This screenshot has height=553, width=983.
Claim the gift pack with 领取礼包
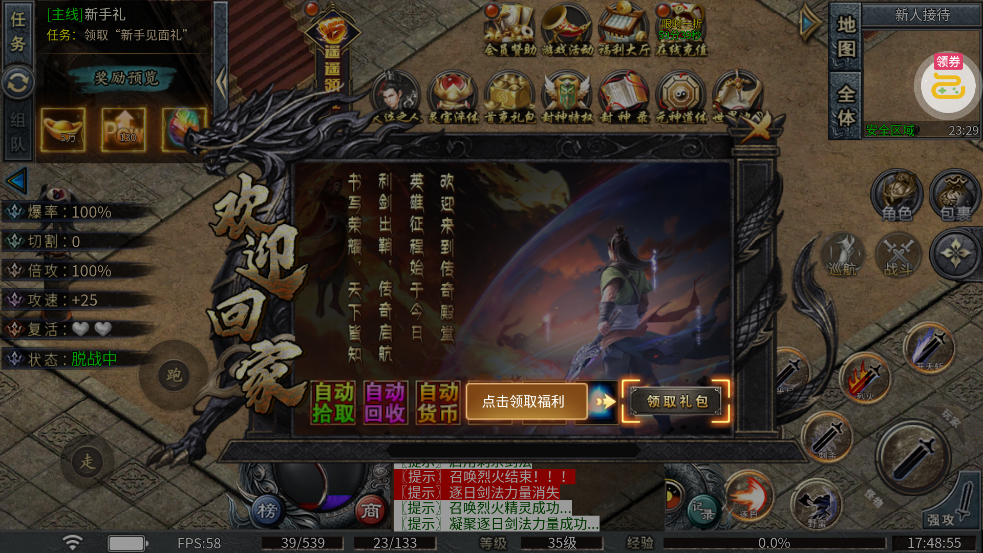click(x=676, y=402)
